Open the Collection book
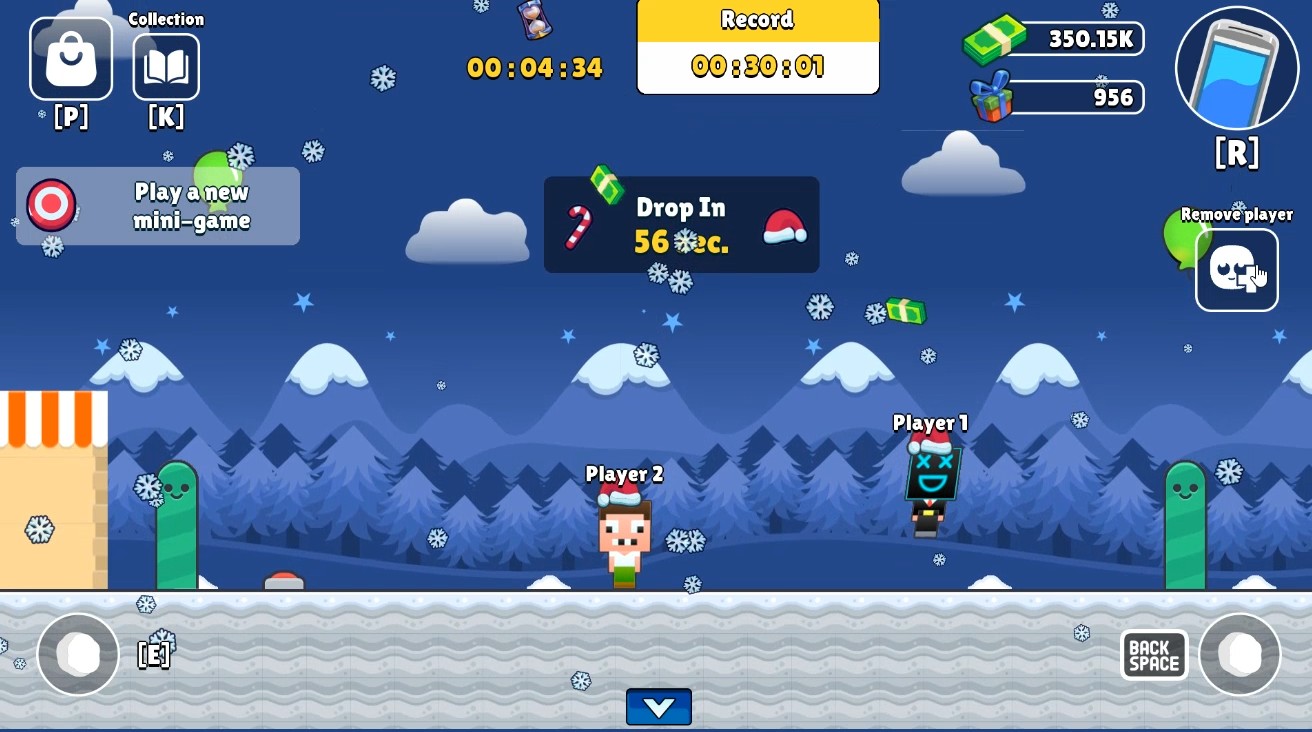This screenshot has height=732, width=1312. 166,66
